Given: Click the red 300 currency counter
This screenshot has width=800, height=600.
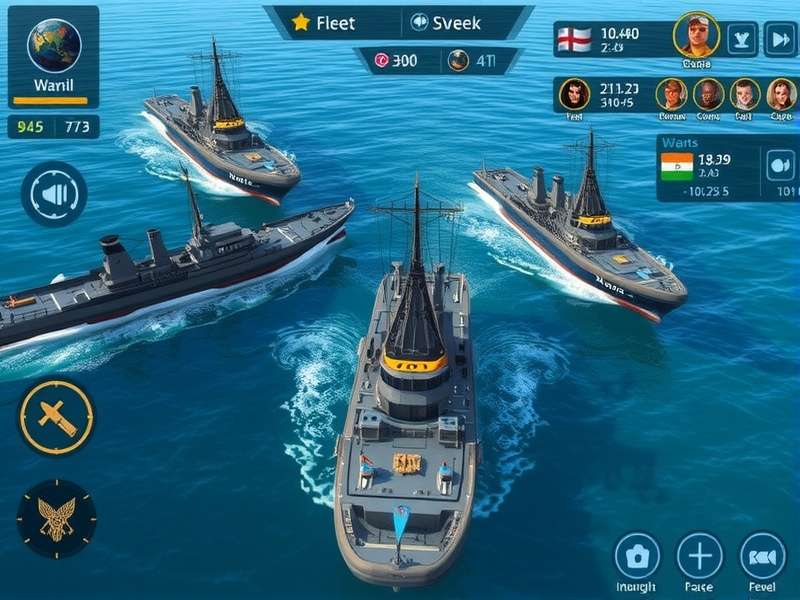Looking at the screenshot, I should click(x=396, y=60).
